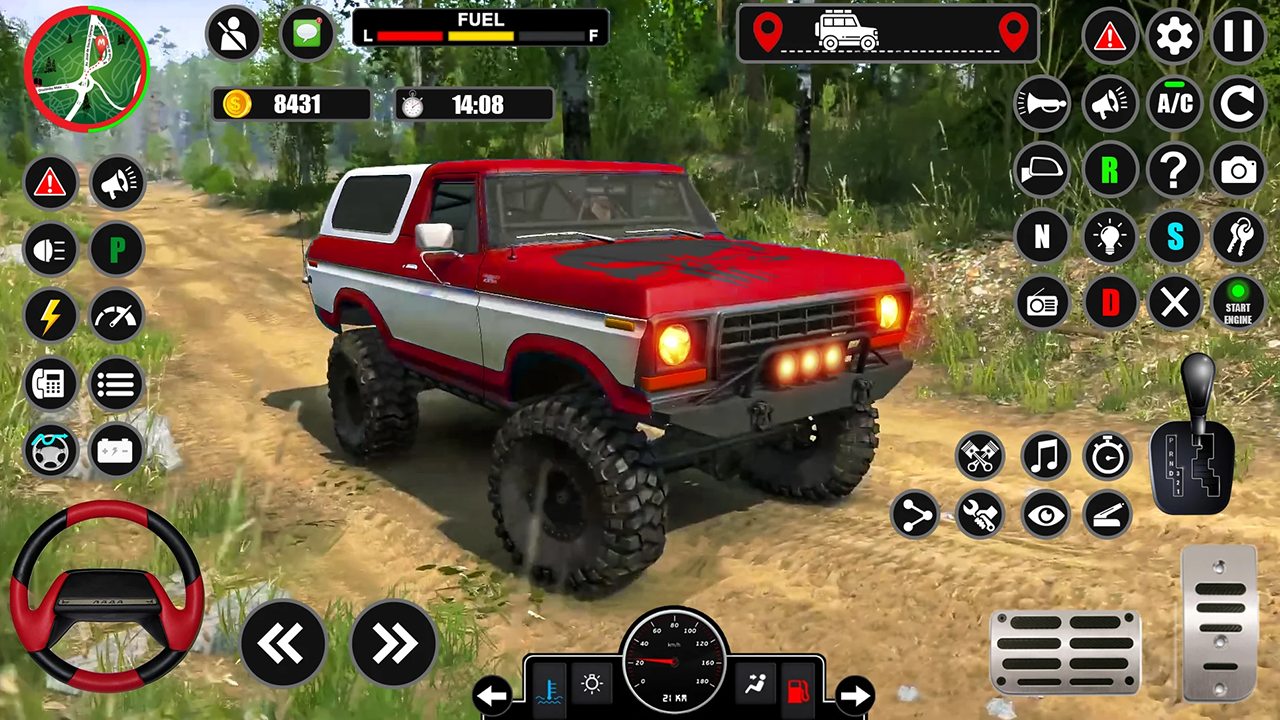Tap the share icon
The image size is (1280, 720).
[914, 514]
